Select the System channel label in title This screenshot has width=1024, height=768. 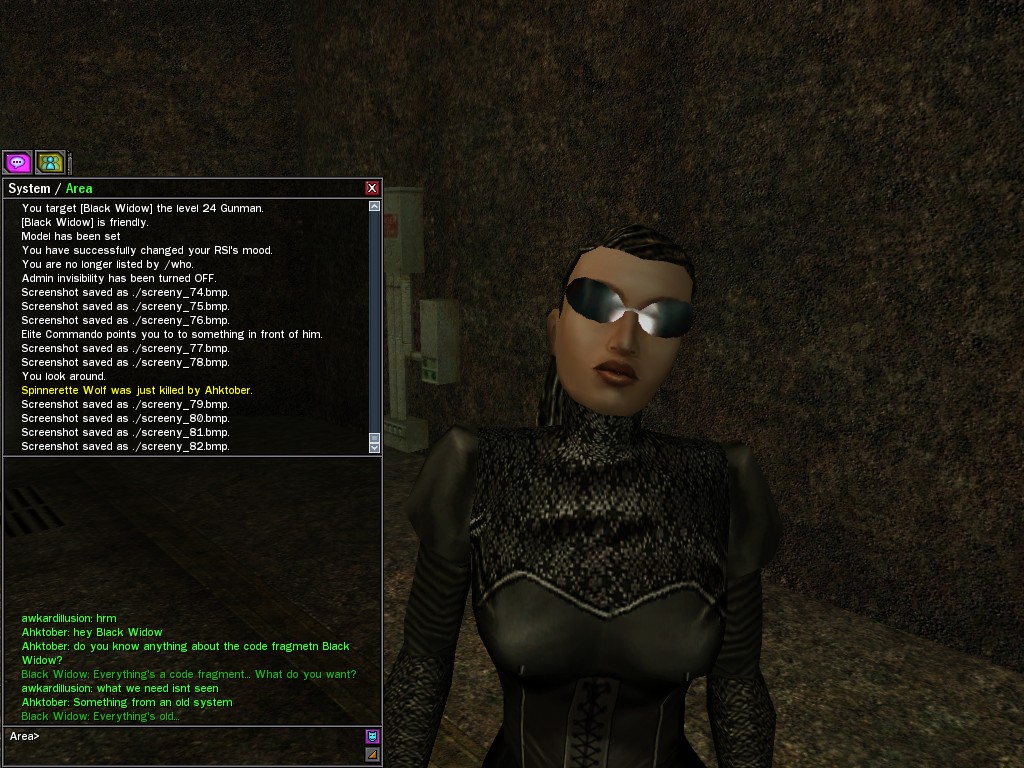pos(29,189)
